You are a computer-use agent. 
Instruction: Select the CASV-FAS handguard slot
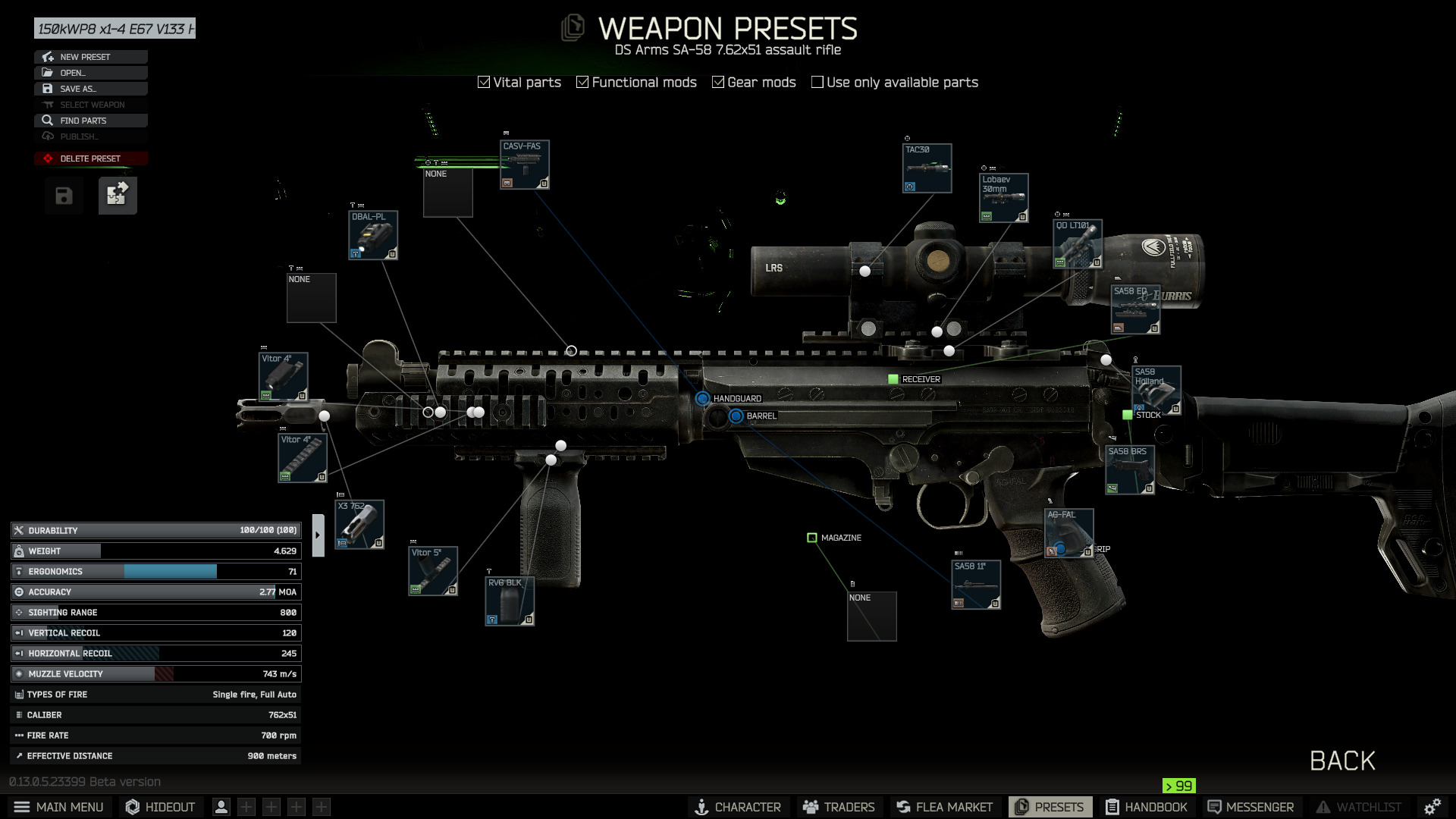(524, 165)
